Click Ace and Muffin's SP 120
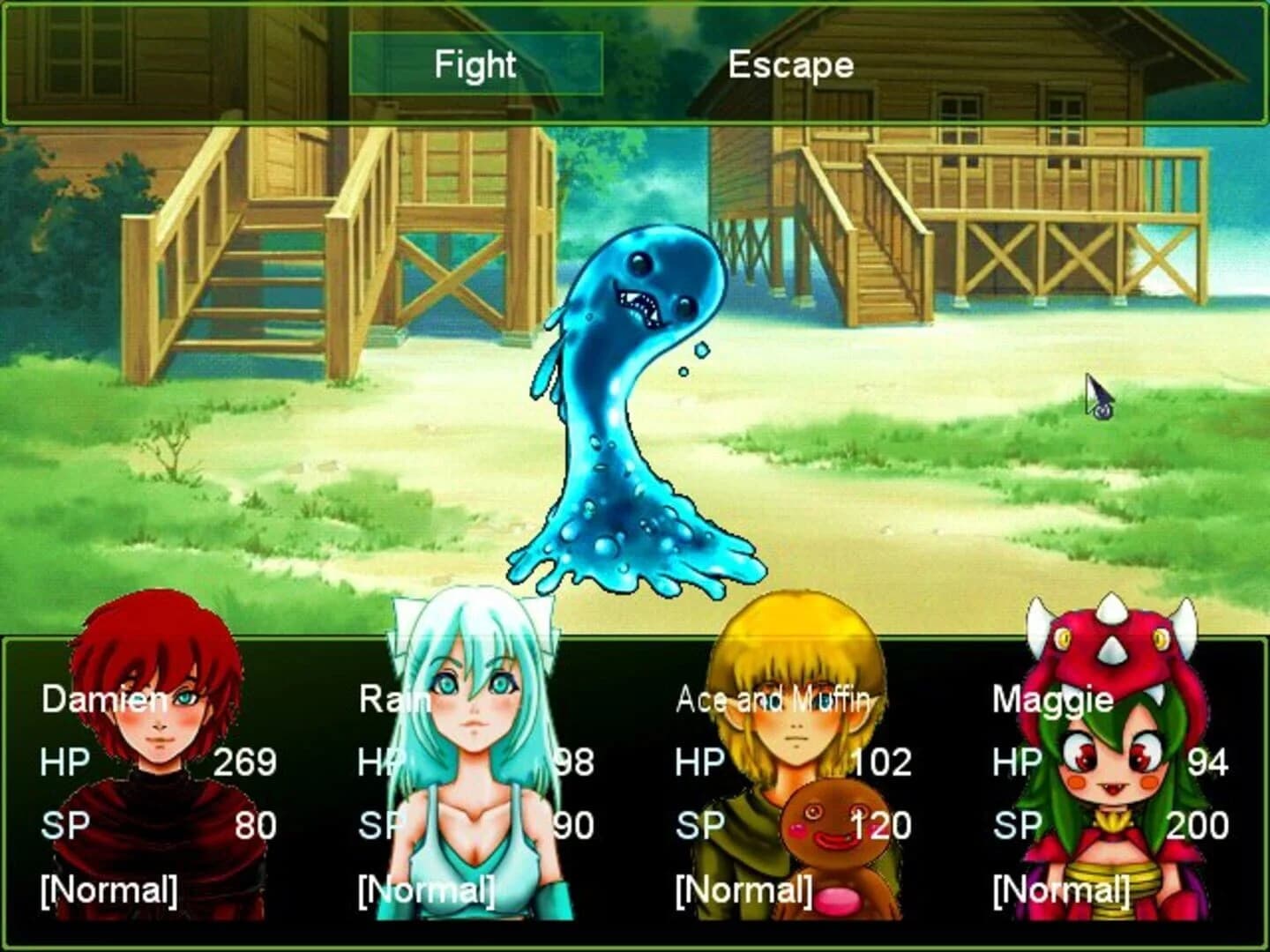This screenshot has width=1270, height=952. pos(883,825)
